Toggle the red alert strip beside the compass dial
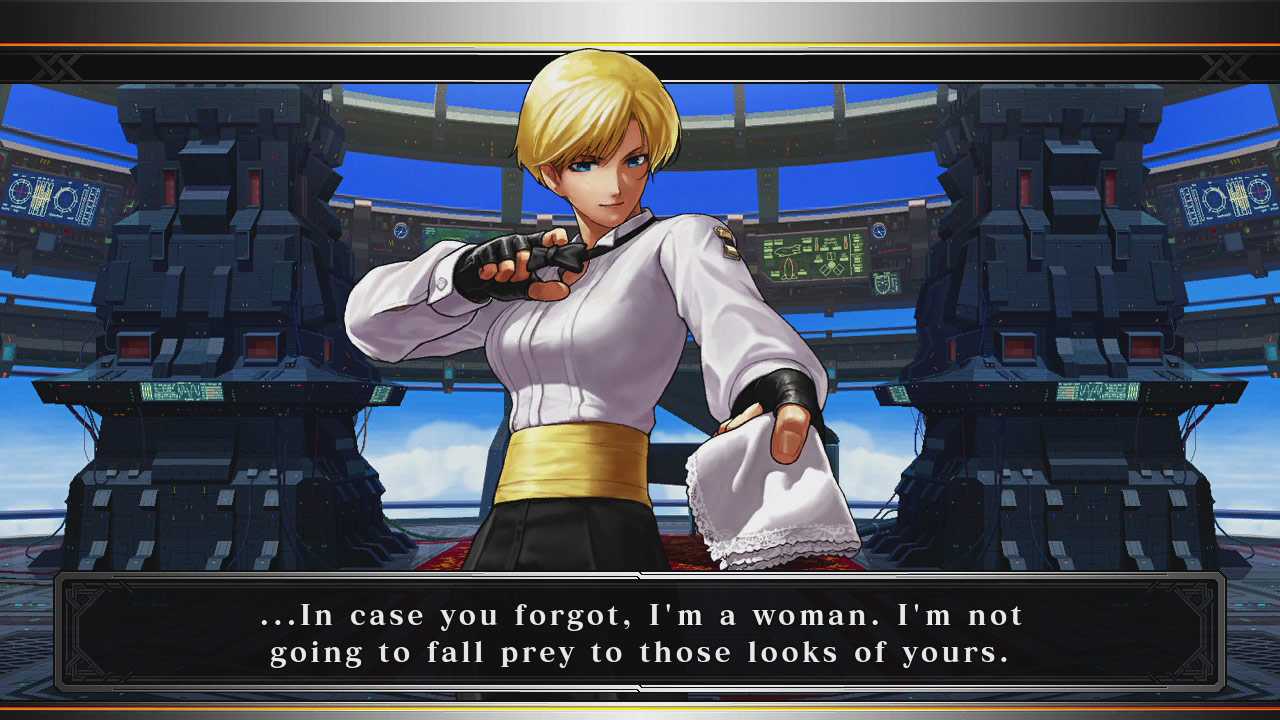This screenshot has height=720, width=1280. (893, 249)
